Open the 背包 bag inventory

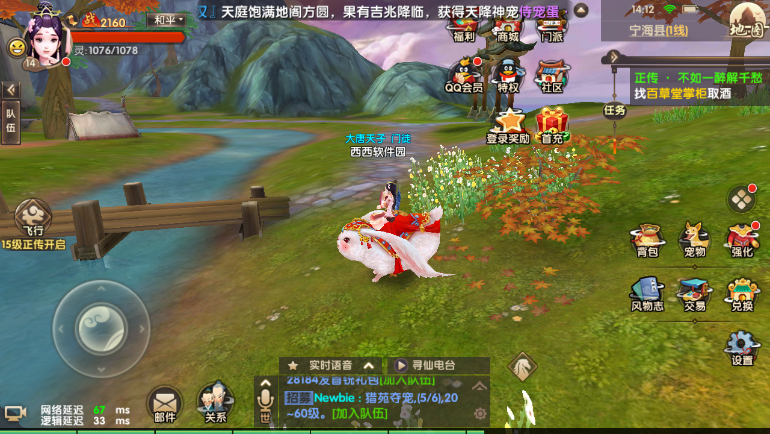647,239
